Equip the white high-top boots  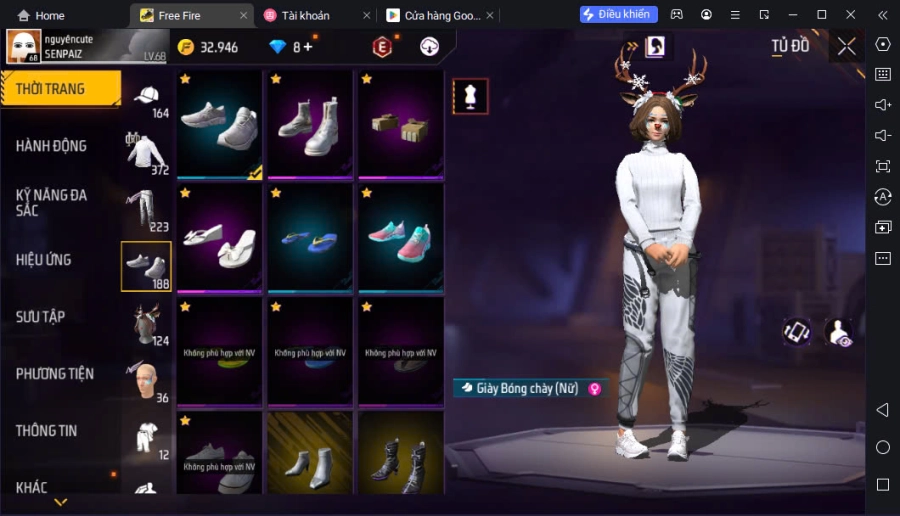(310, 124)
